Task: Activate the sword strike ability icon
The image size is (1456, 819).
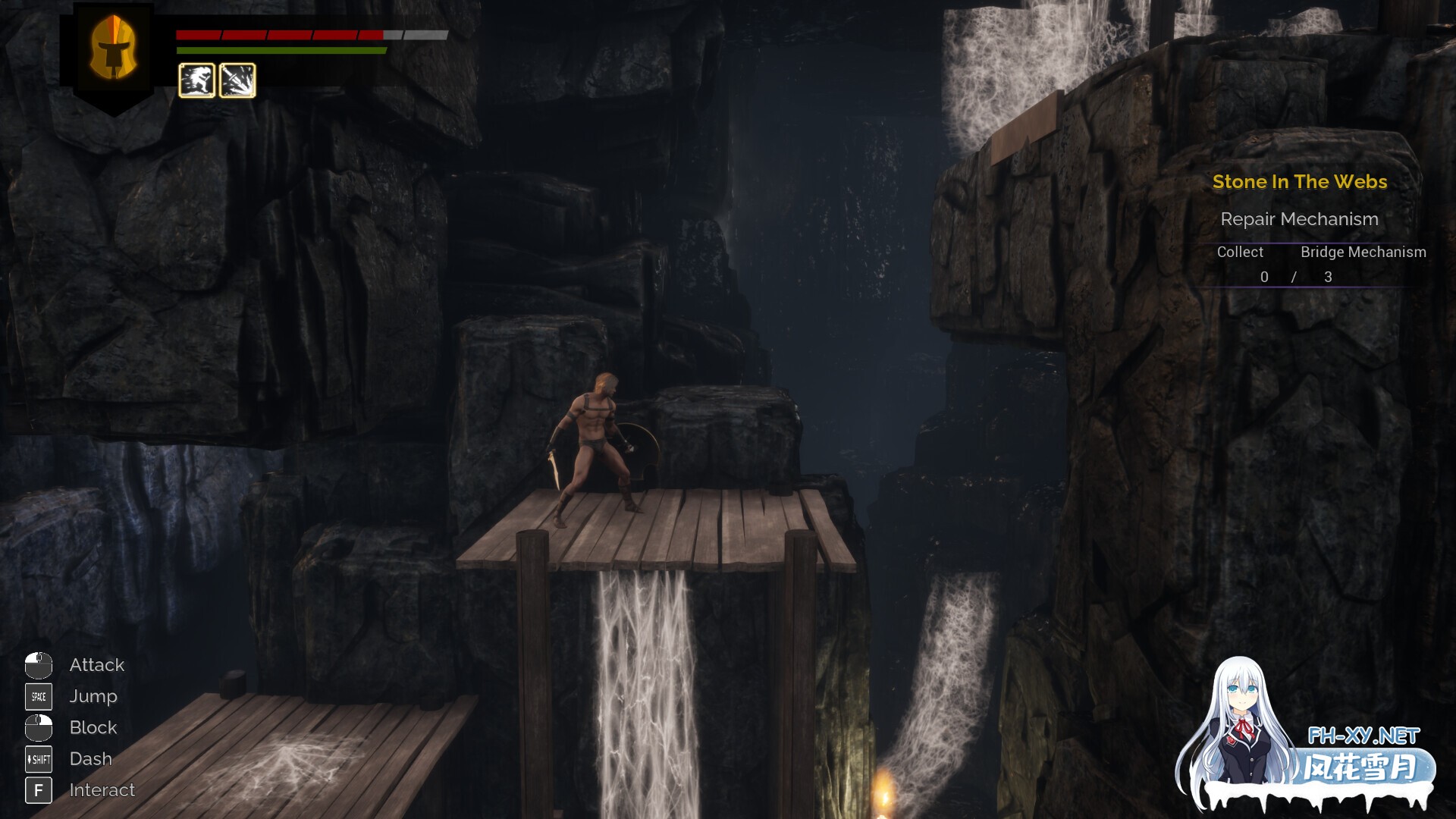Action: [237, 80]
